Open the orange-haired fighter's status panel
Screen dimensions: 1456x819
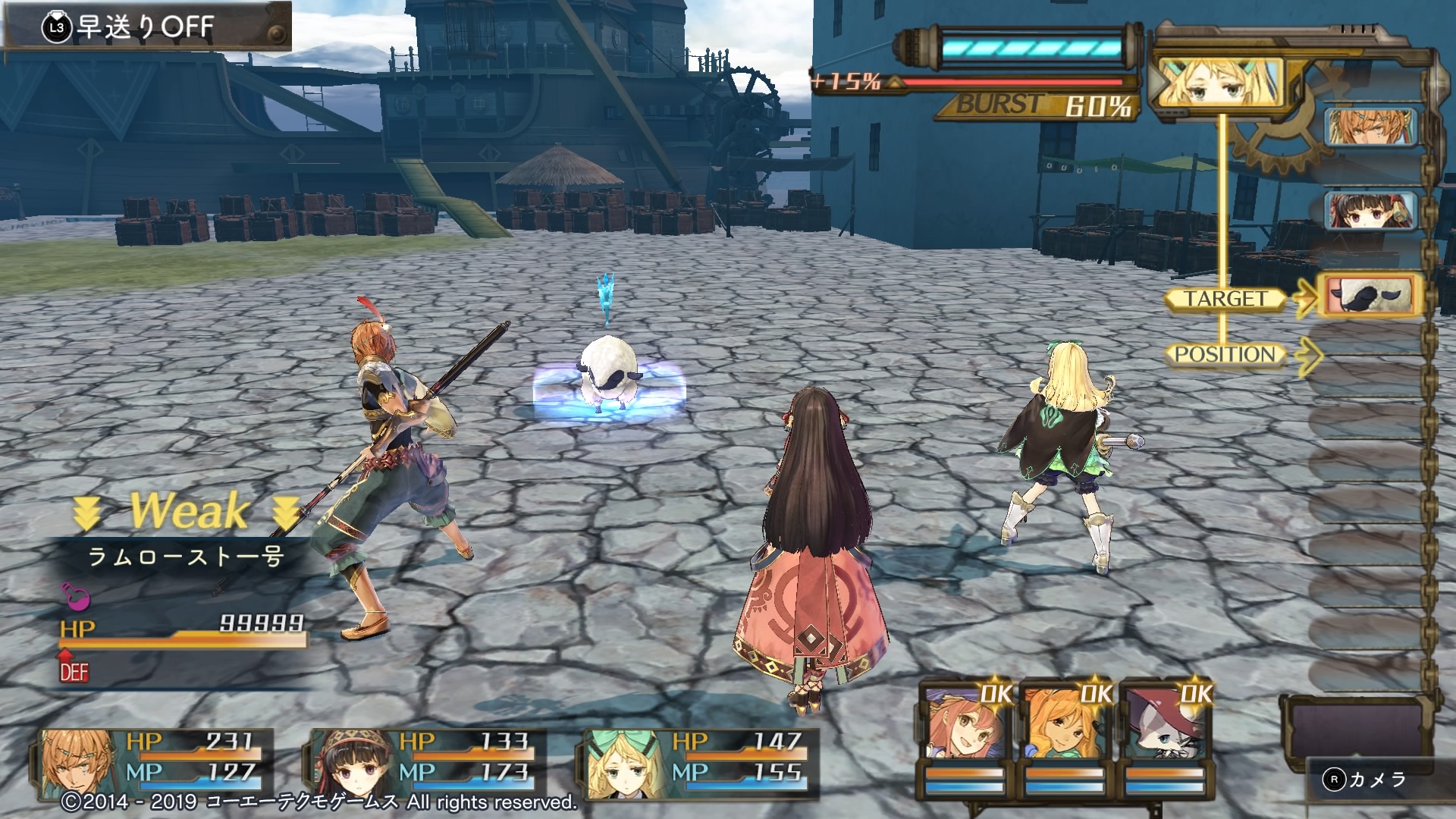(x=152, y=758)
